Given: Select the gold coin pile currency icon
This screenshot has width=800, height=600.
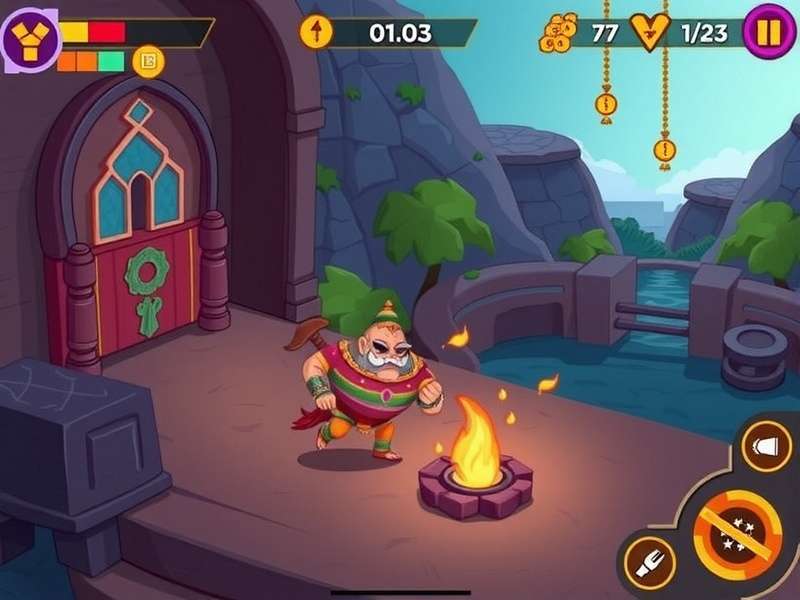Looking at the screenshot, I should coord(558,34).
